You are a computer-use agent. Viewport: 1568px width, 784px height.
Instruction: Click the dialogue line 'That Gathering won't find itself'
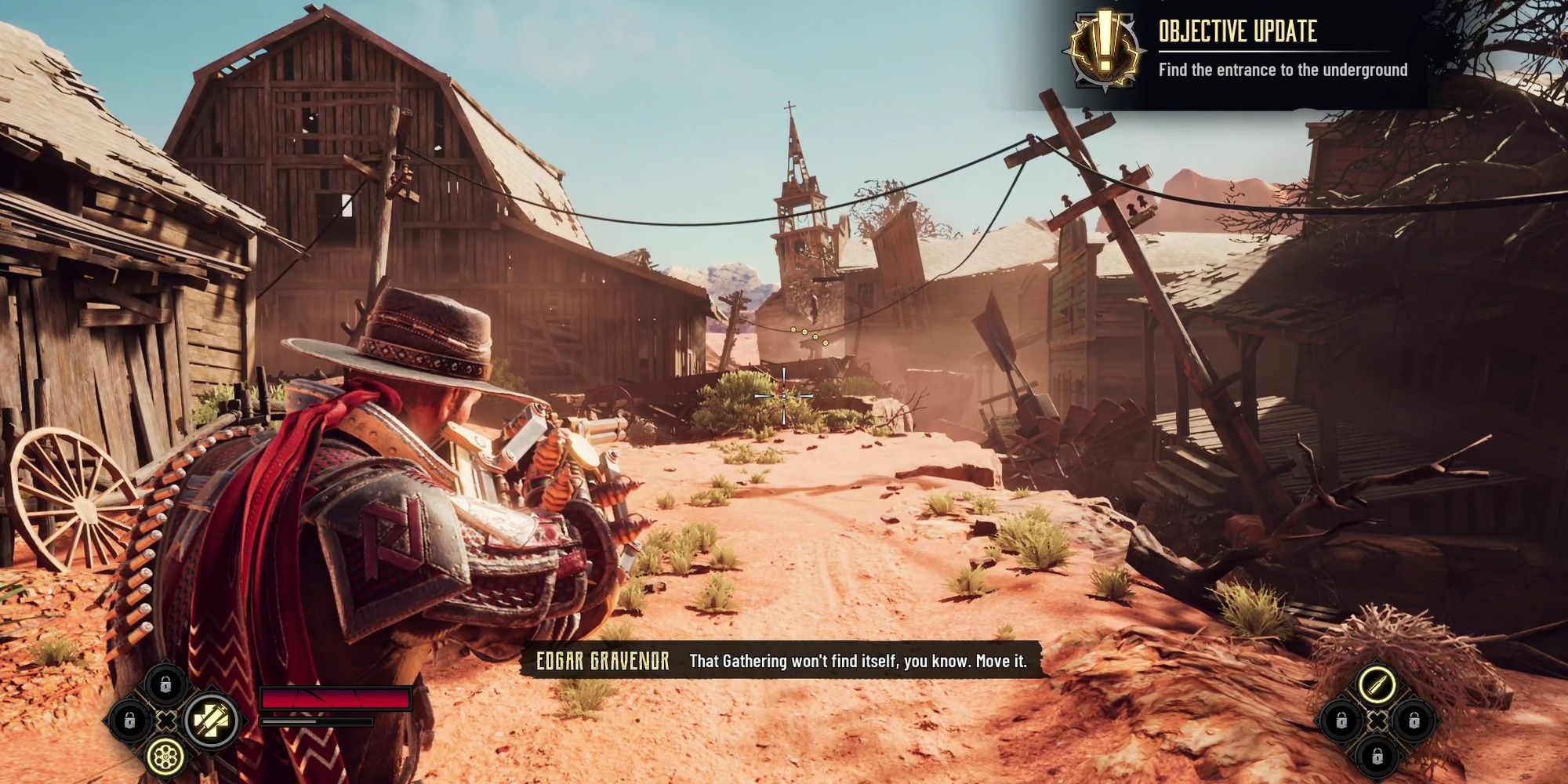tap(860, 661)
